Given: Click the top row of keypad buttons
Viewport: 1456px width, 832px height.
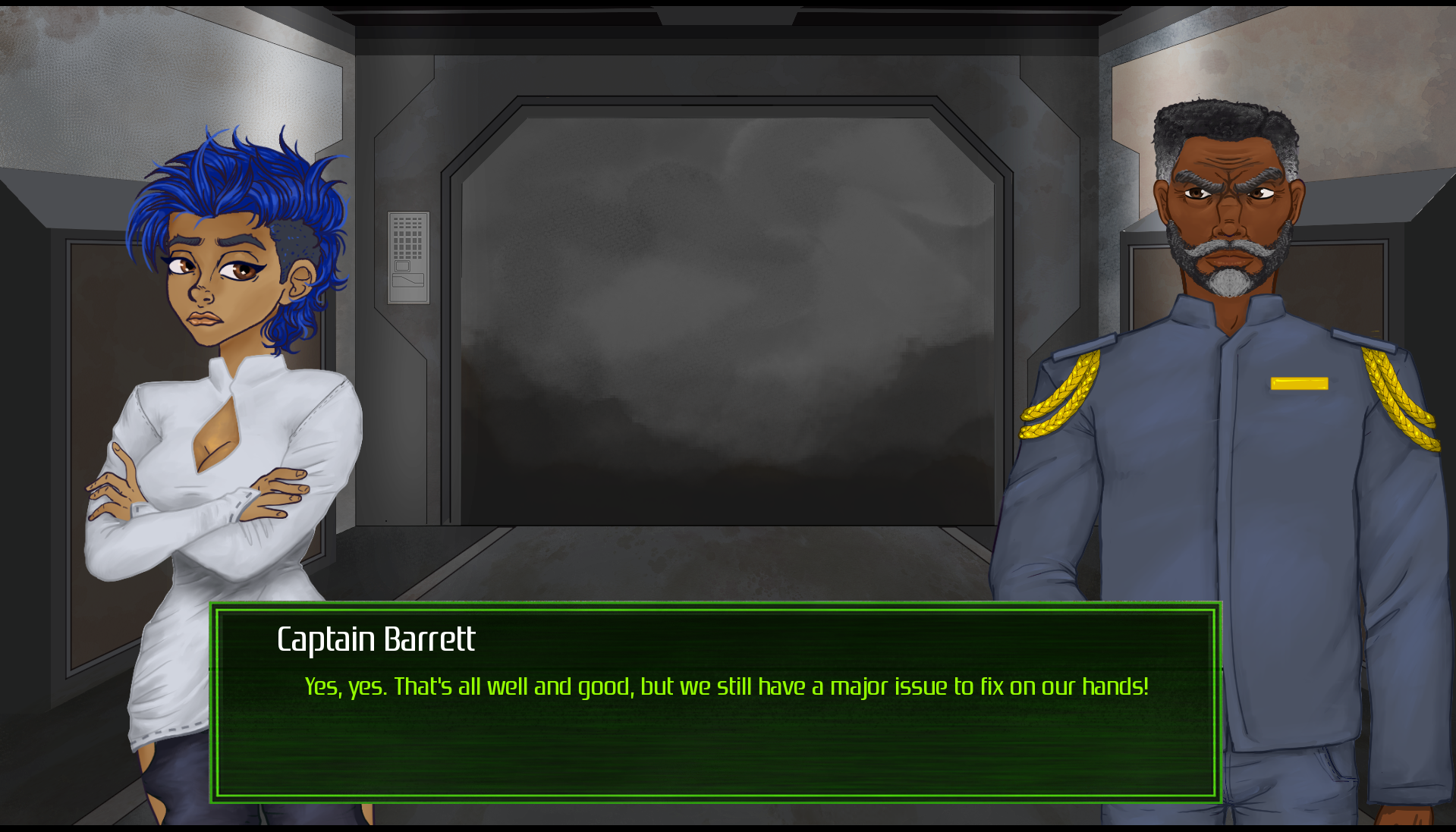Looking at the screenshot, I should coord(406,220).
